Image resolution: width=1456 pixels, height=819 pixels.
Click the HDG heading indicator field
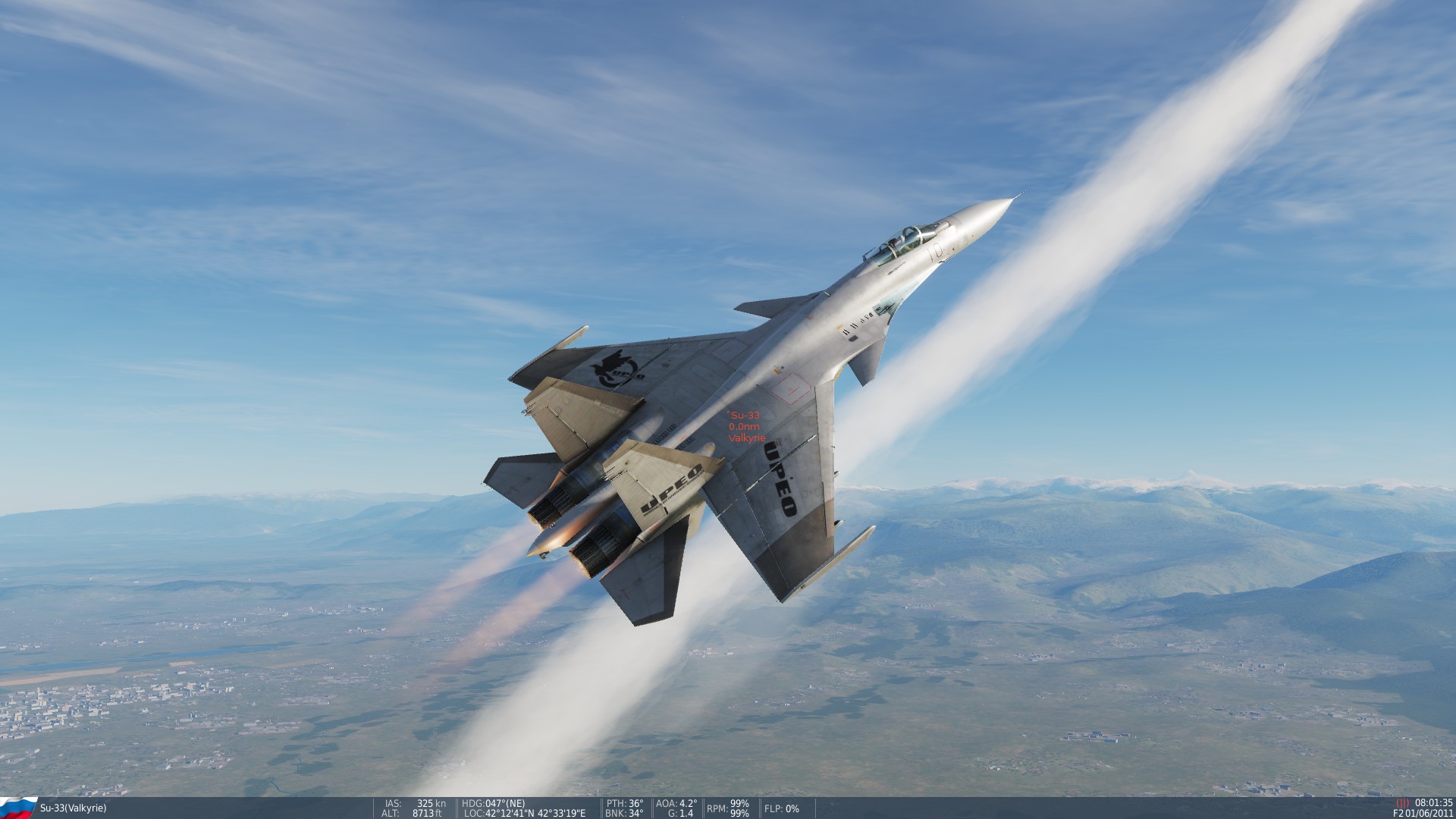491,803
